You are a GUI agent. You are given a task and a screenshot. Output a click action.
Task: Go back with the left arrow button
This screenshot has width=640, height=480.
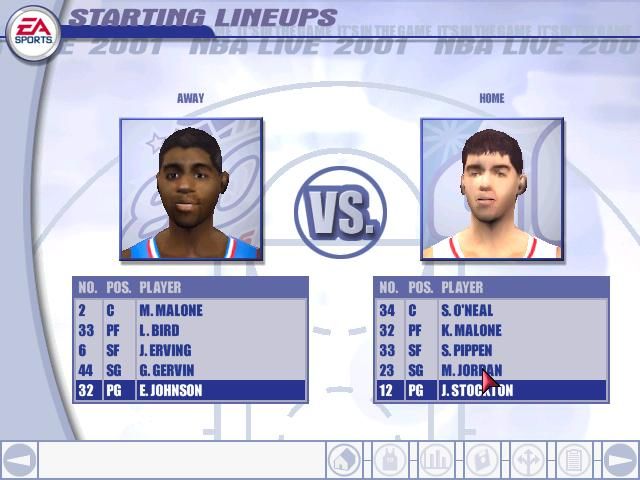click(x=20, y=460)
